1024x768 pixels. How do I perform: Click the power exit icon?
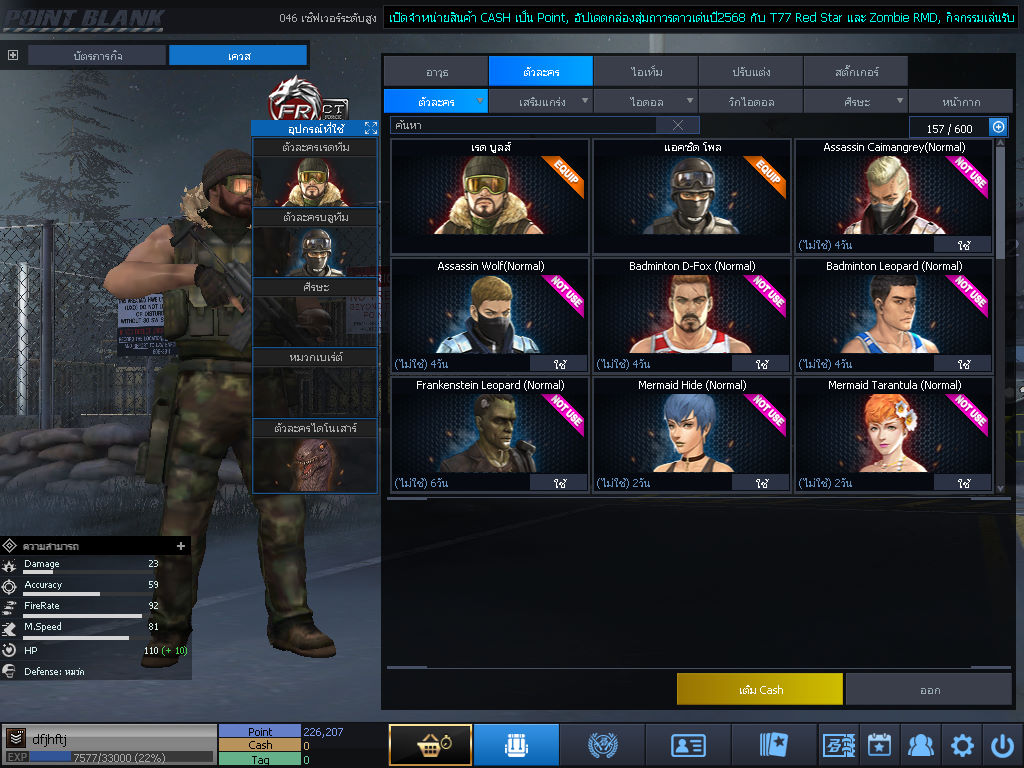tap(1003, 745)
